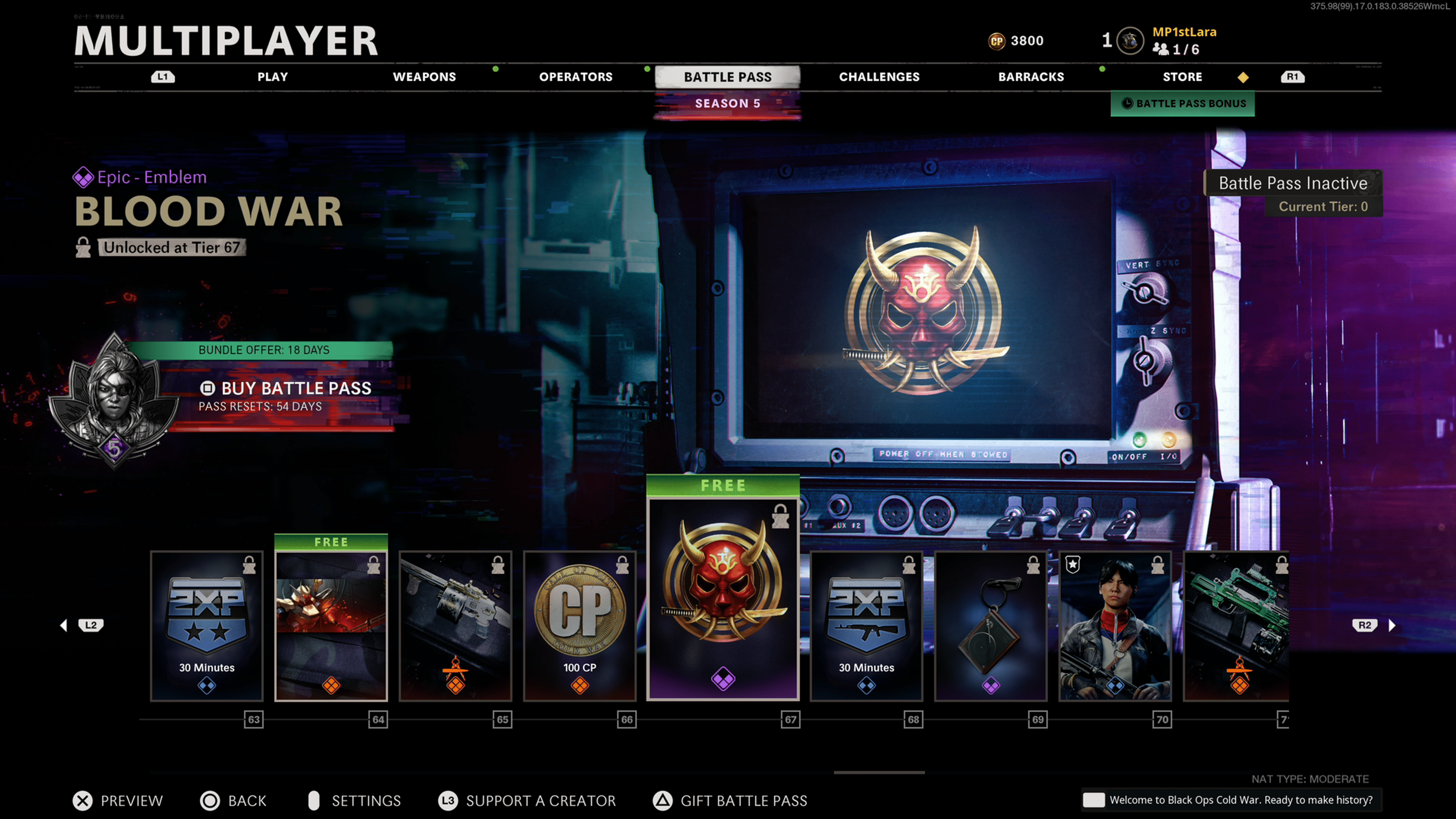
Task: Select the Challenges tab
Action: (879, 77)
